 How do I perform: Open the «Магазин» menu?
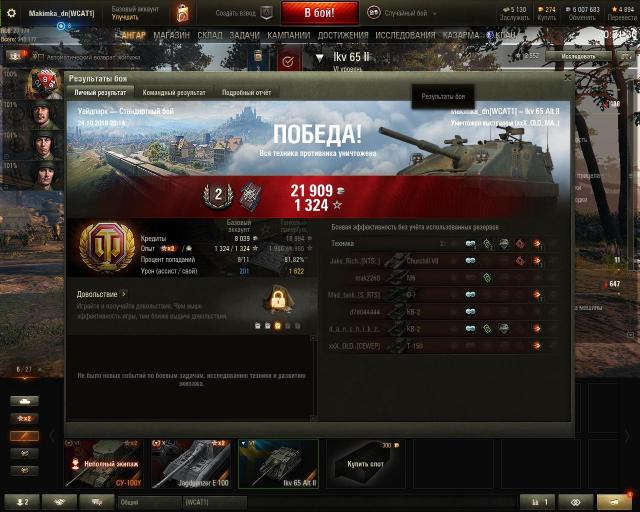pos(171,34)
